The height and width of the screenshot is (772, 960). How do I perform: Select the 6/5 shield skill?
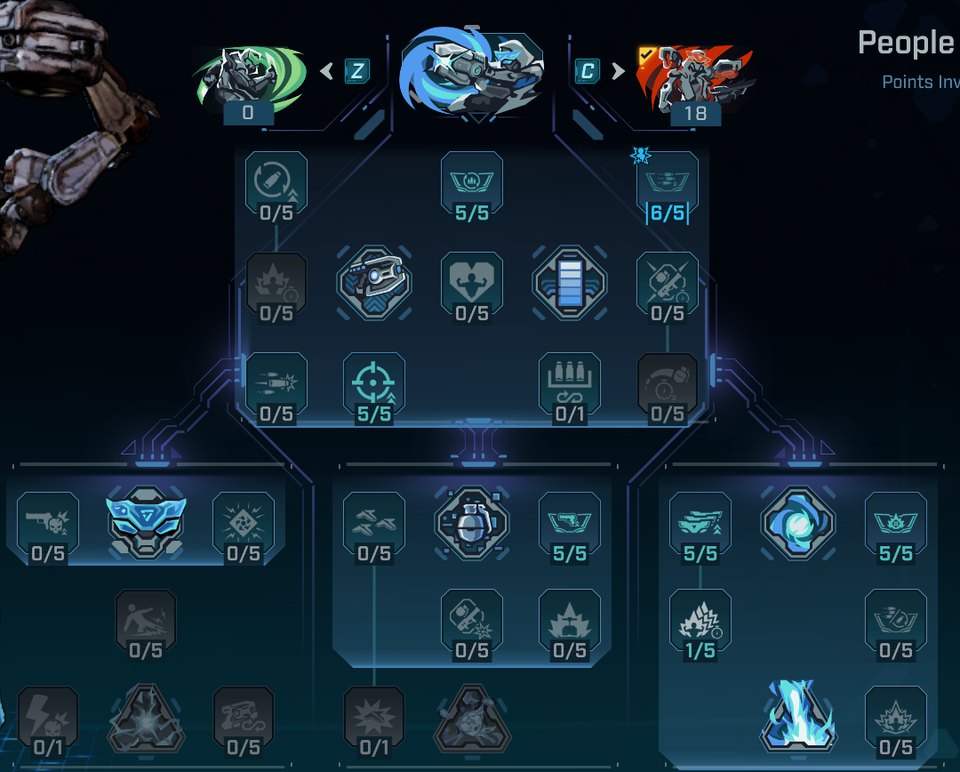(x=667, y=184)
